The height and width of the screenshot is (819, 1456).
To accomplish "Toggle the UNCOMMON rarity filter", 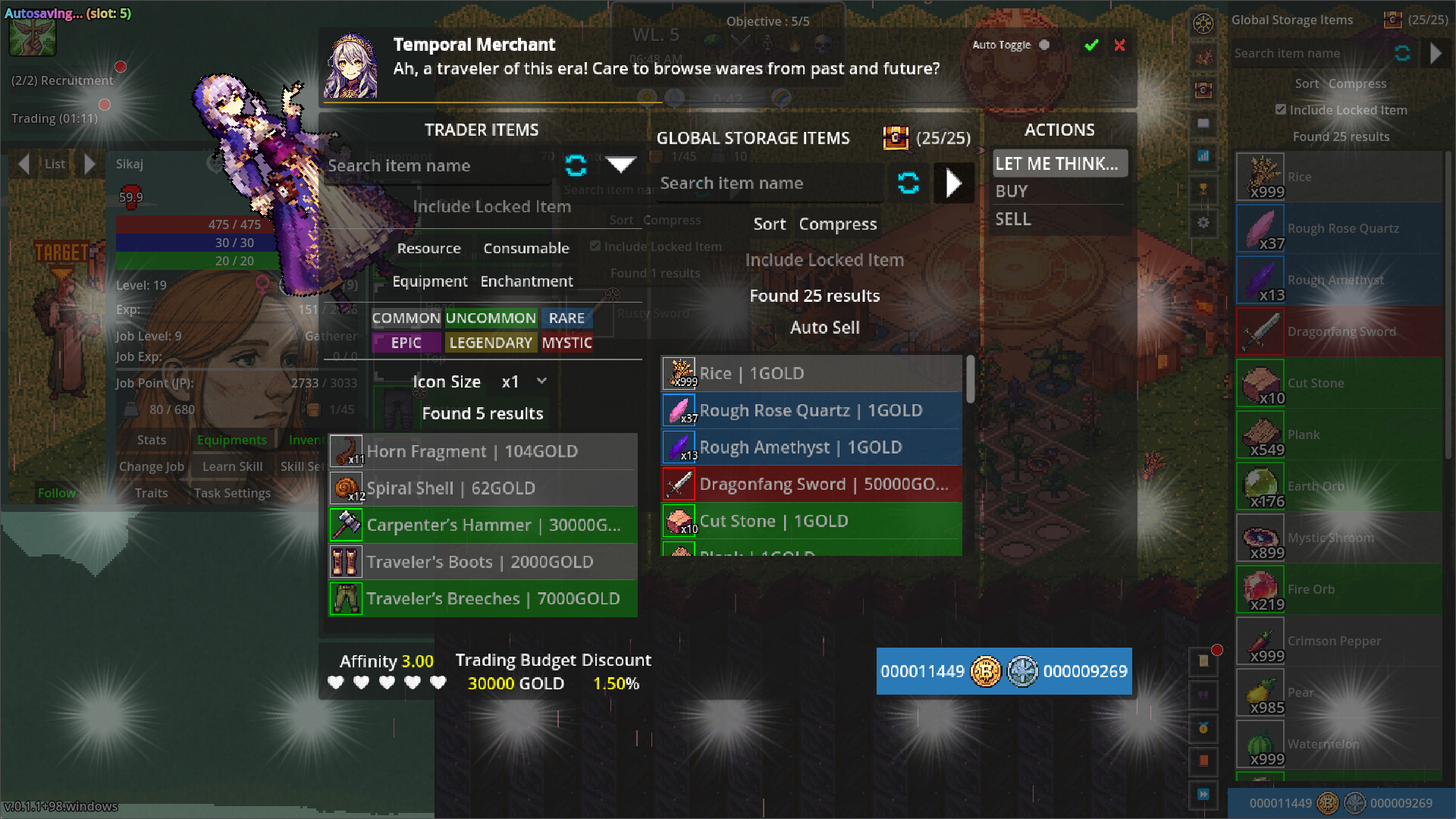I will pos(491,318).
